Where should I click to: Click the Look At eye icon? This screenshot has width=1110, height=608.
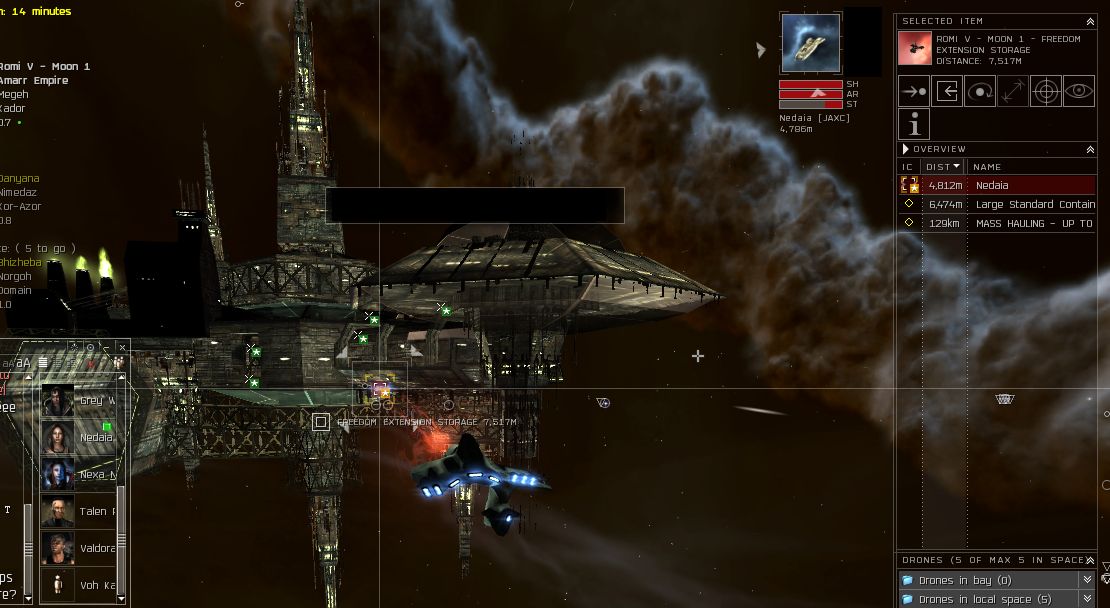(x=1078, y=91)
